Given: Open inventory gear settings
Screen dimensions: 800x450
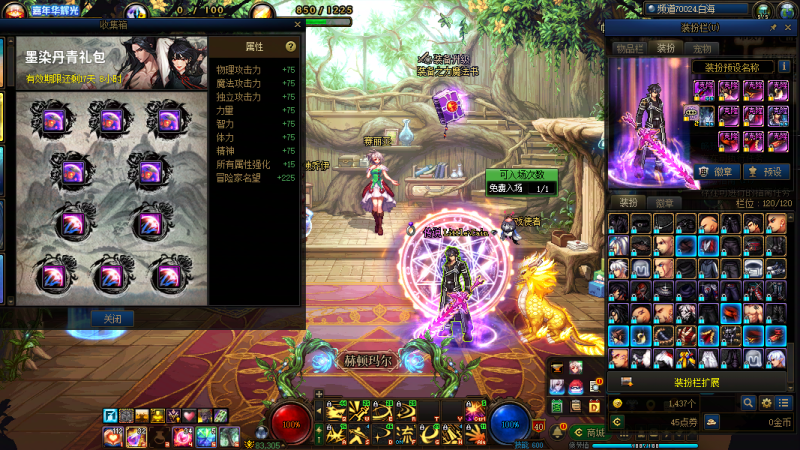Looking at the screenshot, I should 767,402.
